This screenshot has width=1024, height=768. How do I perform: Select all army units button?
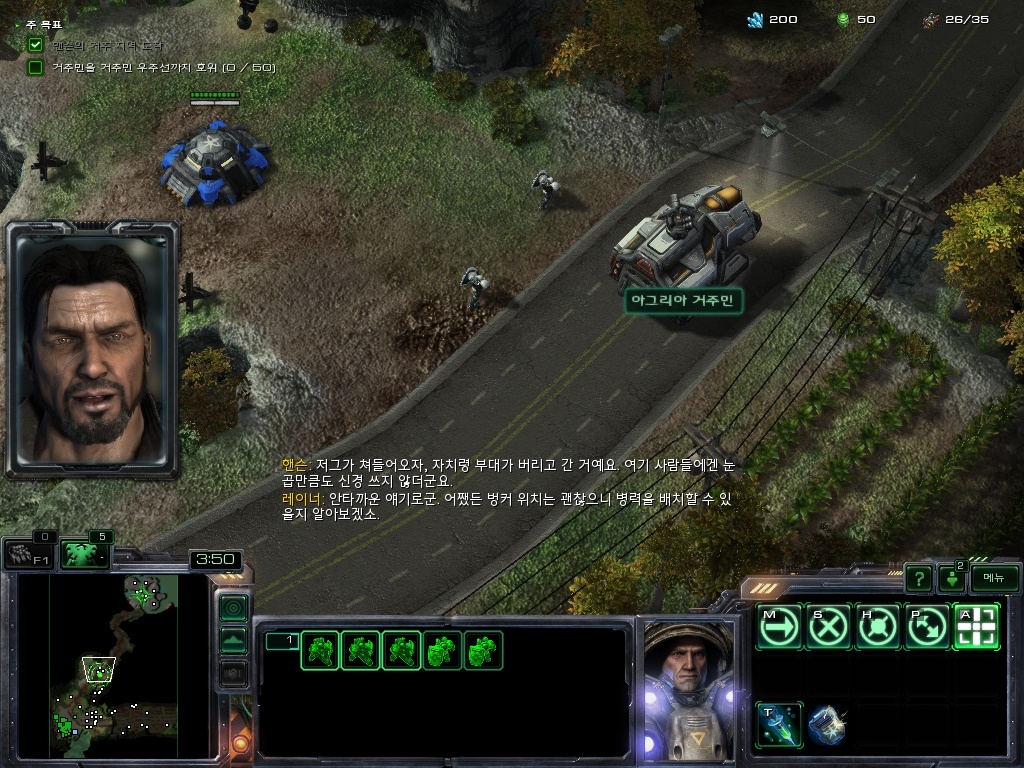[84, 555]
